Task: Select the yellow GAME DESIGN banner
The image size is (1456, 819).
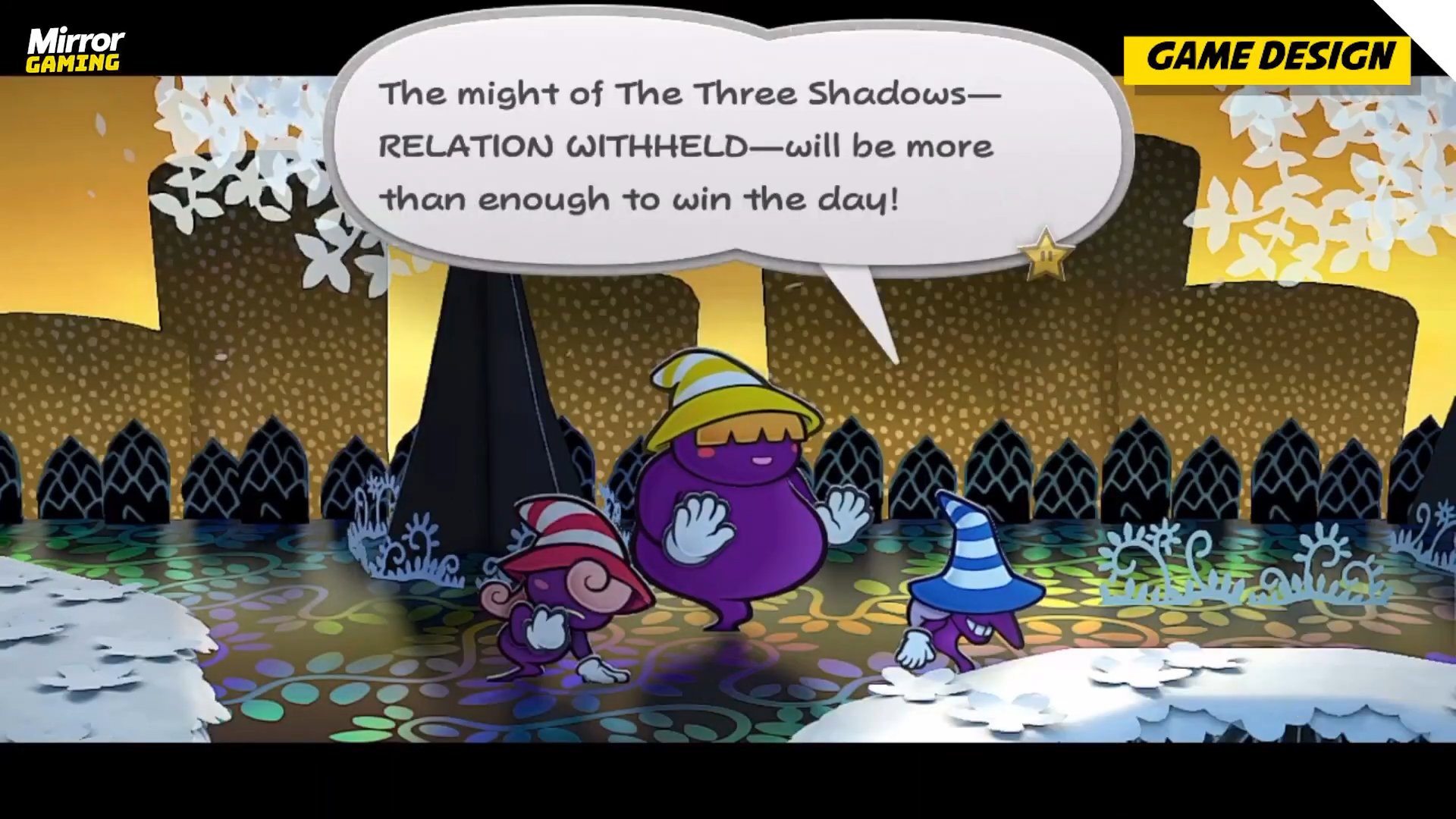Action: tap(1267, 58)
